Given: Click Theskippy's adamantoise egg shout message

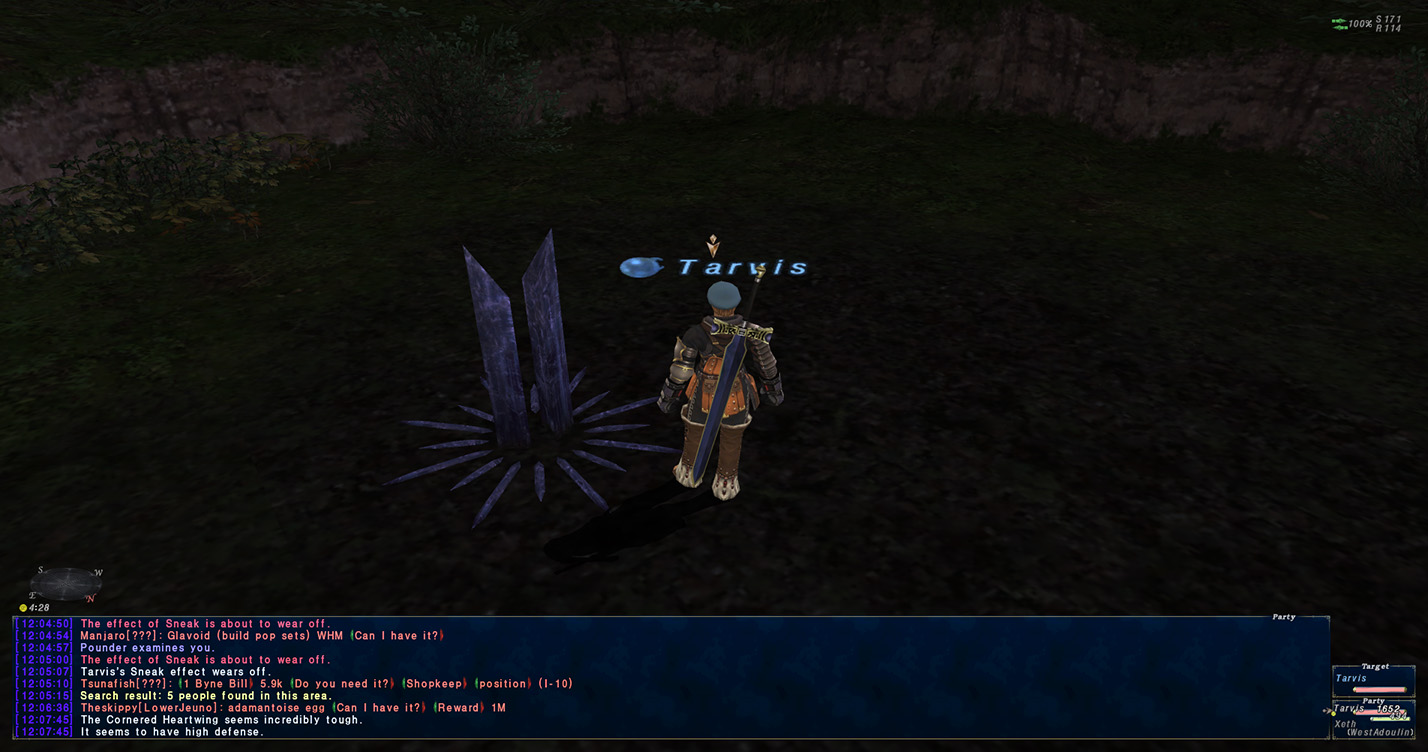Looking at the screenshot, I should (272, 708).
